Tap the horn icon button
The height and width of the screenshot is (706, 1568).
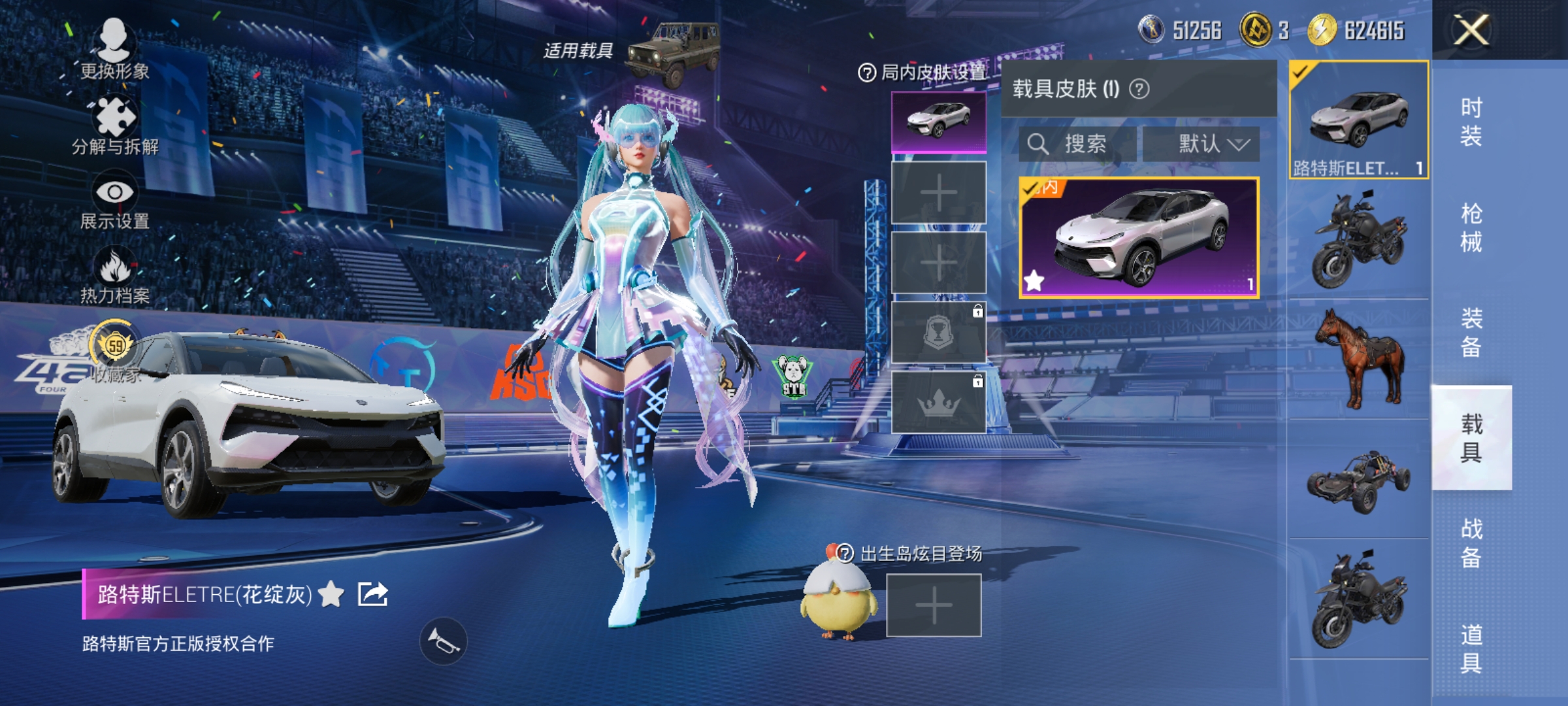click(443, 641)
